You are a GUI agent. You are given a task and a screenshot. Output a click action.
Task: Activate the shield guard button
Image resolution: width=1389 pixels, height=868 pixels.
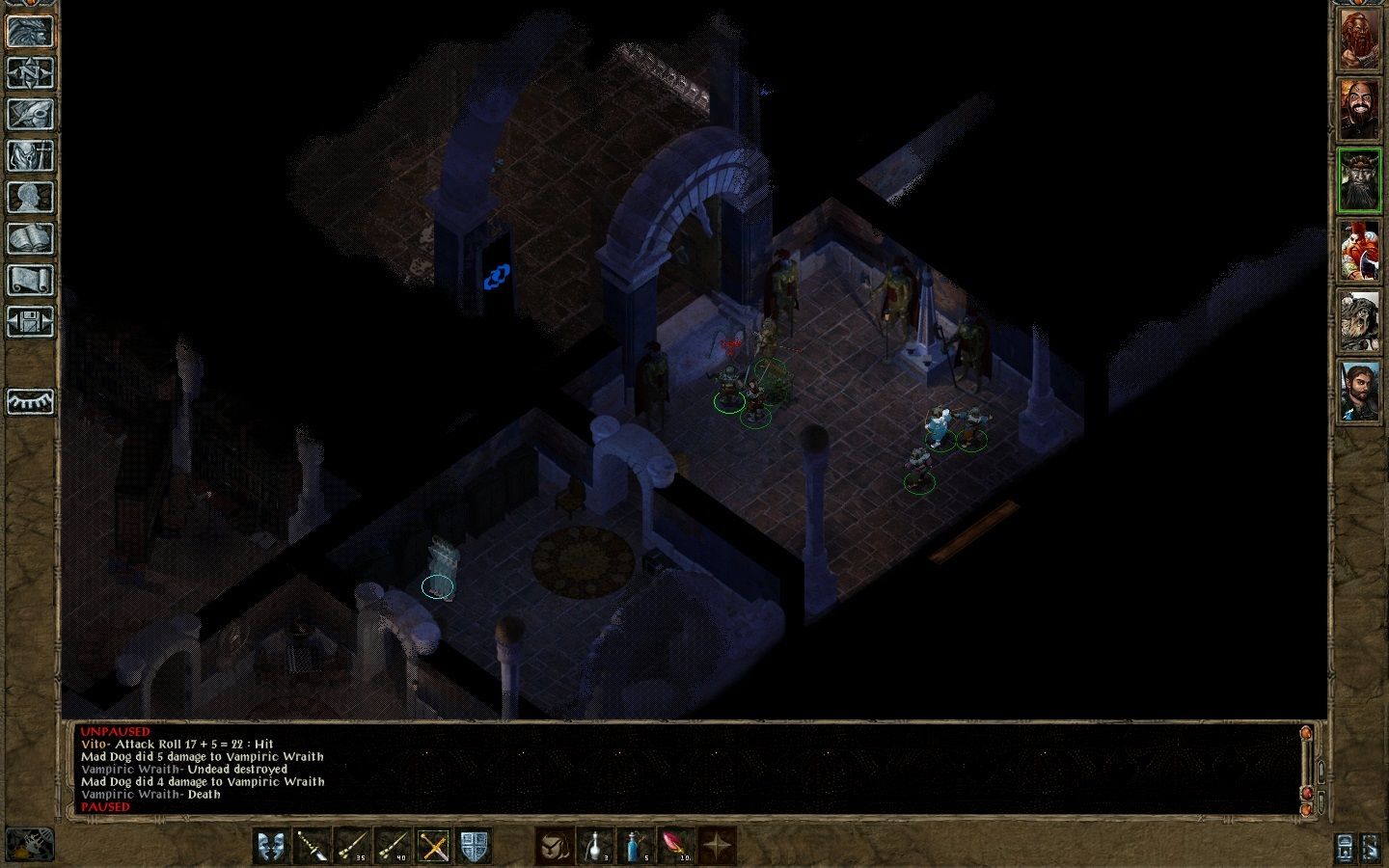point(475,847)
